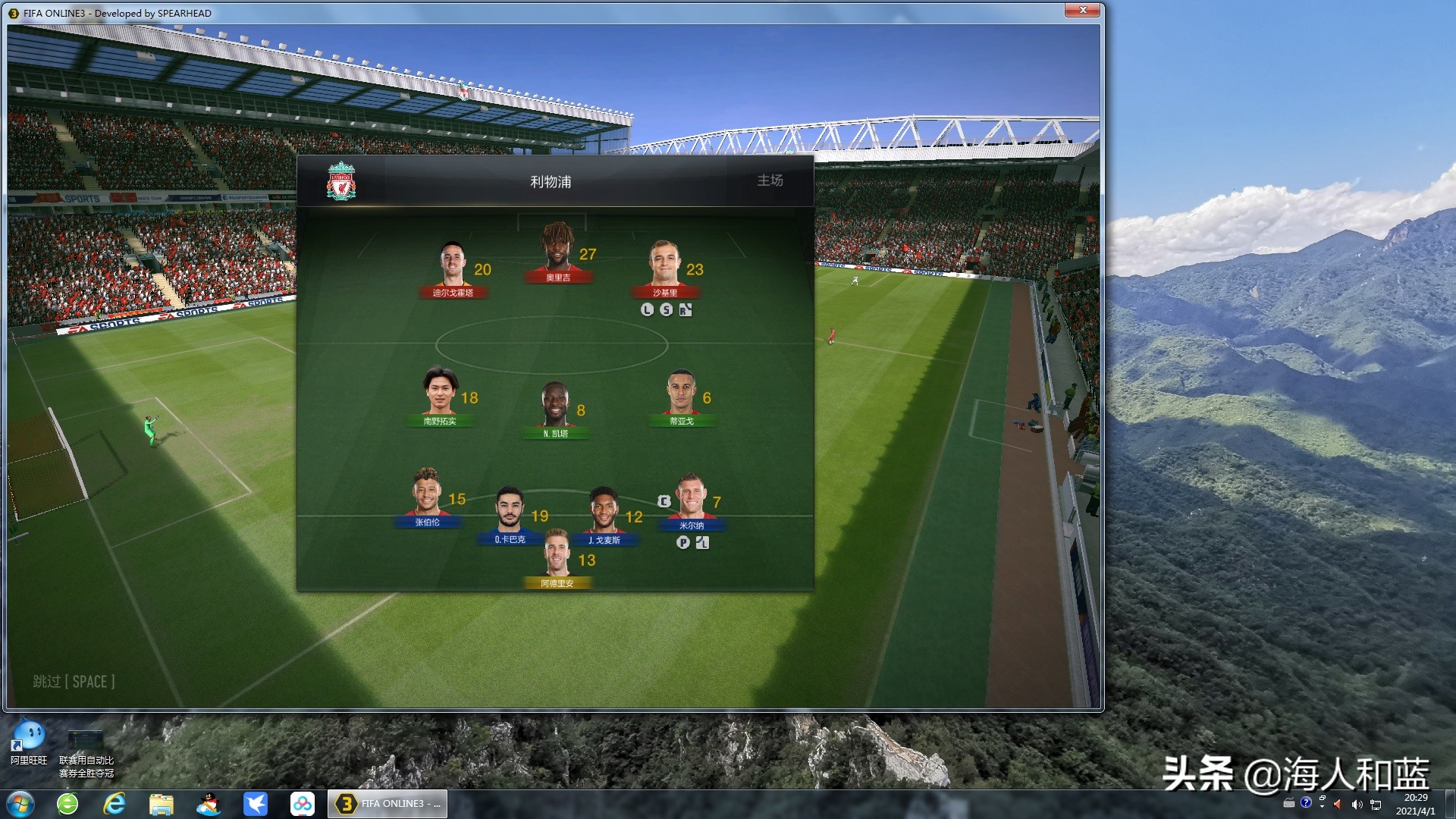Image resolution: width=1456 pixels, height=819 pixels.
Task: Toggle the 'R' skill badge under 沙基里
Action: coord(686,309)
